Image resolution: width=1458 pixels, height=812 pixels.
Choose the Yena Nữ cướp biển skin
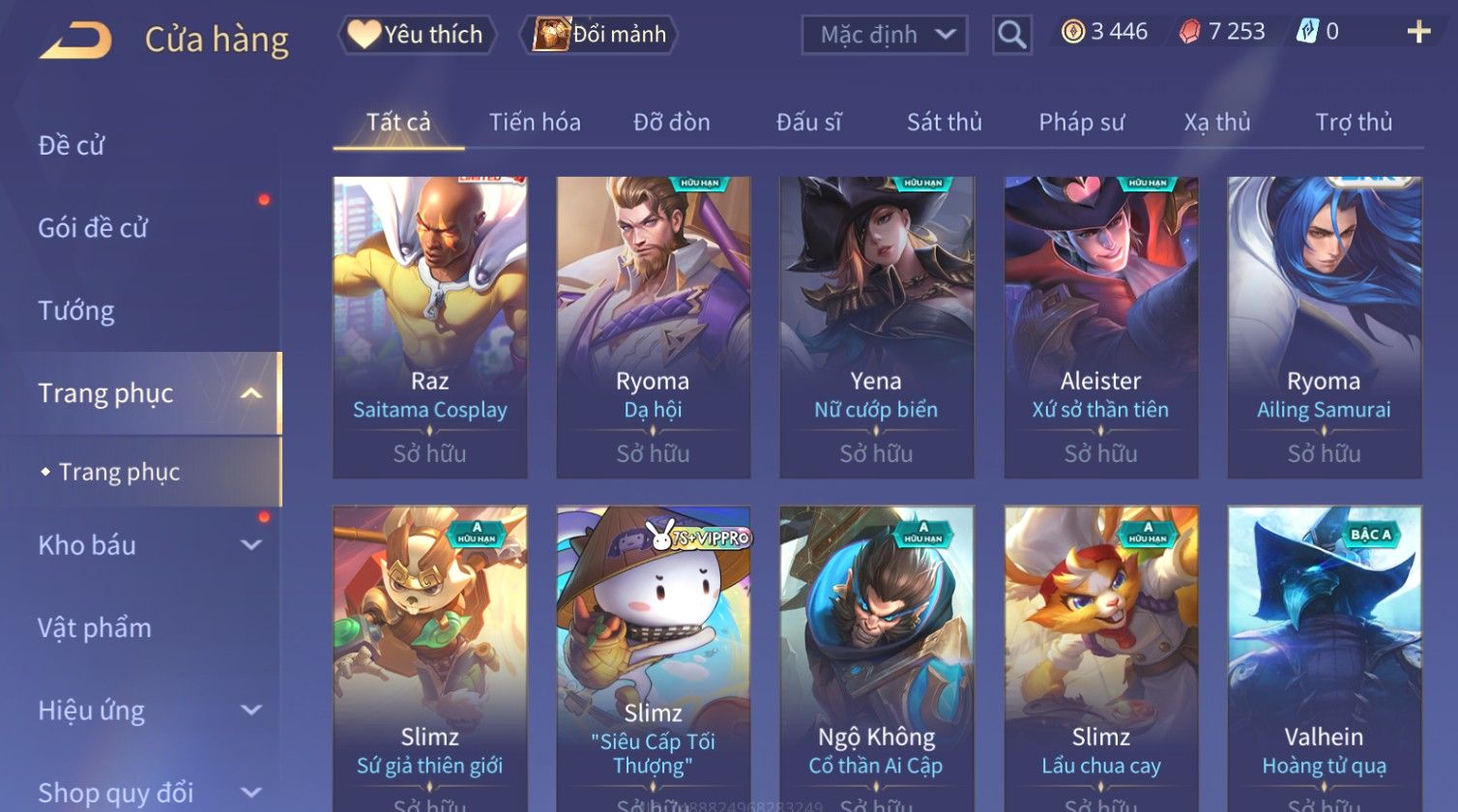pyautogui.click(x=877, y=327)
